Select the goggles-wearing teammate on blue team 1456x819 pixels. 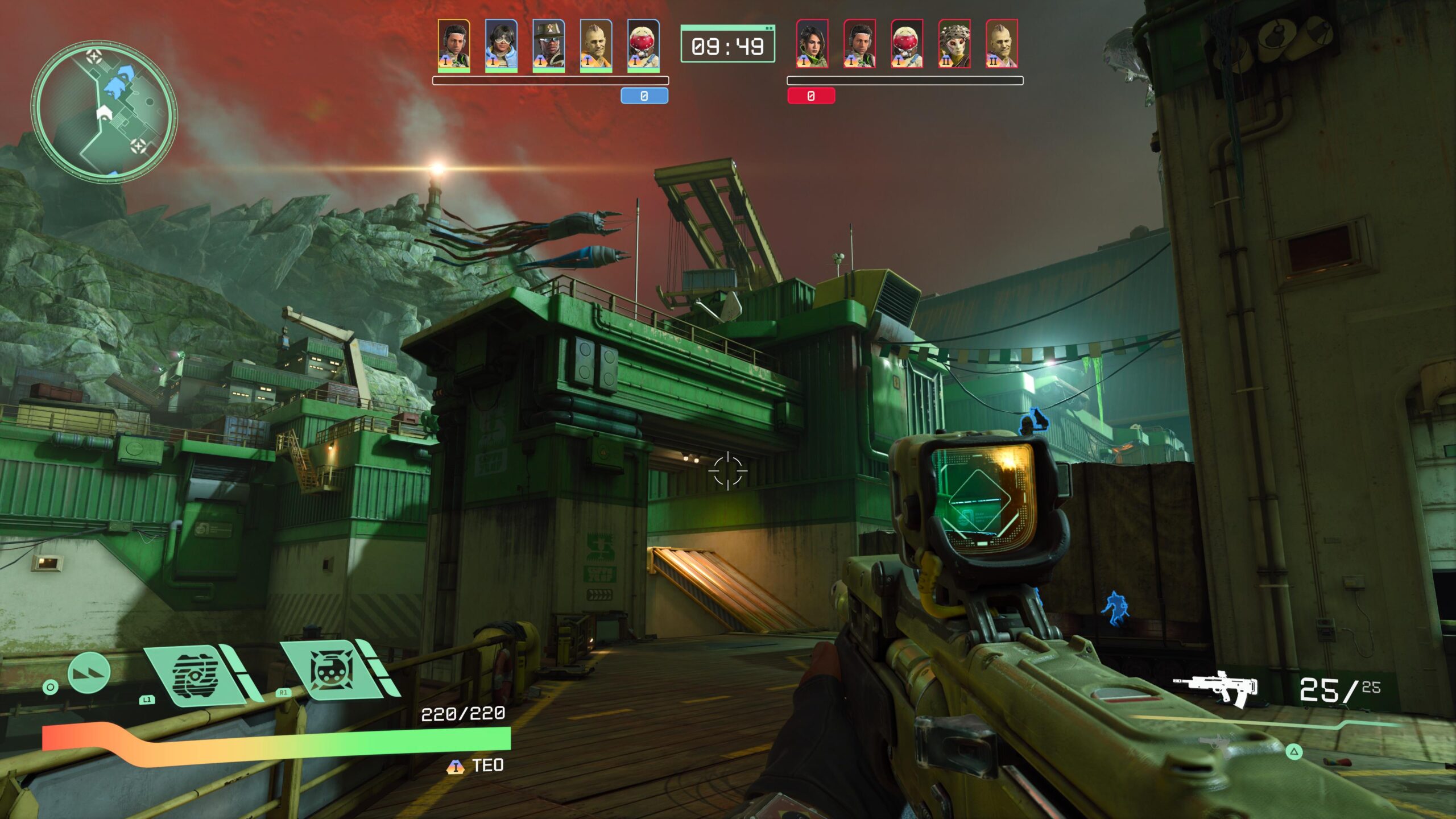click(501, 45)
